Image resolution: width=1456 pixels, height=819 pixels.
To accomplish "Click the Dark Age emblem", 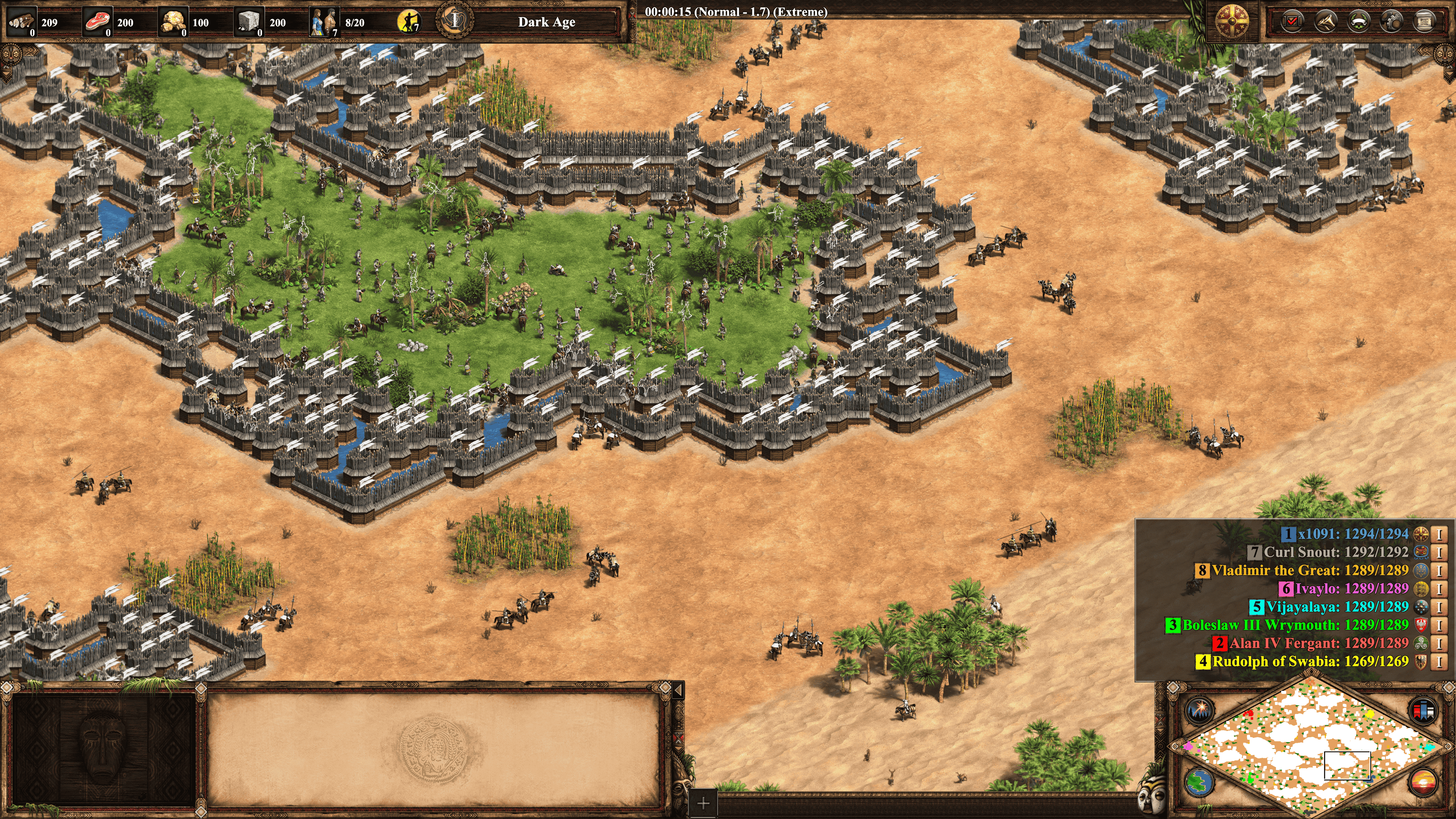I will point(455,21).
